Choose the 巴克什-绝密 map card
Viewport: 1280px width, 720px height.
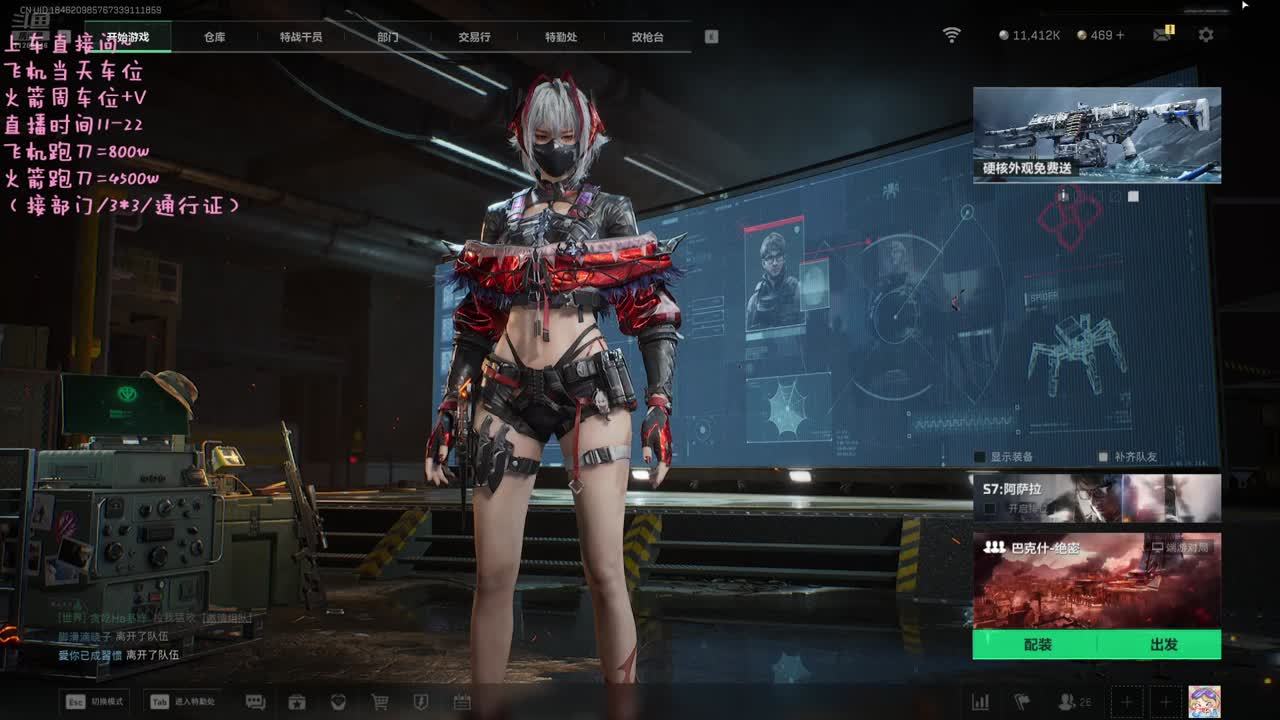1096,580
